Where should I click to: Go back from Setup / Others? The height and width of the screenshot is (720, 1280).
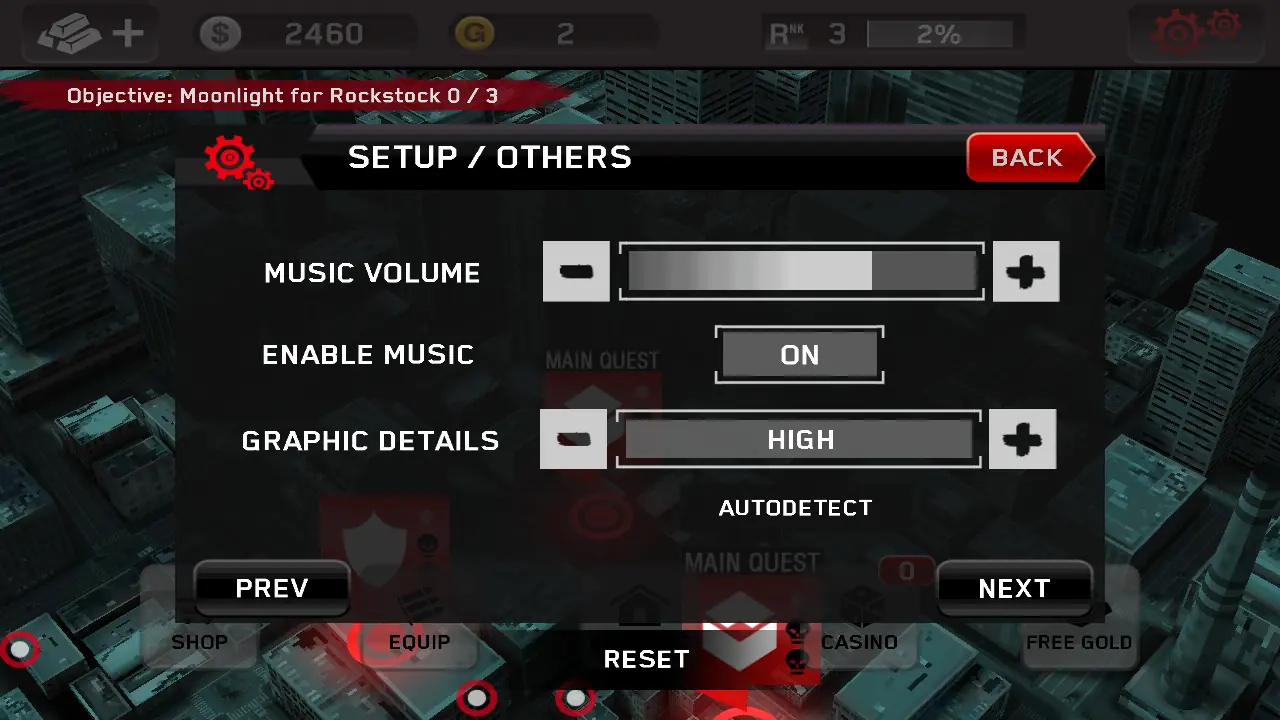click(x=1029, y=158)
